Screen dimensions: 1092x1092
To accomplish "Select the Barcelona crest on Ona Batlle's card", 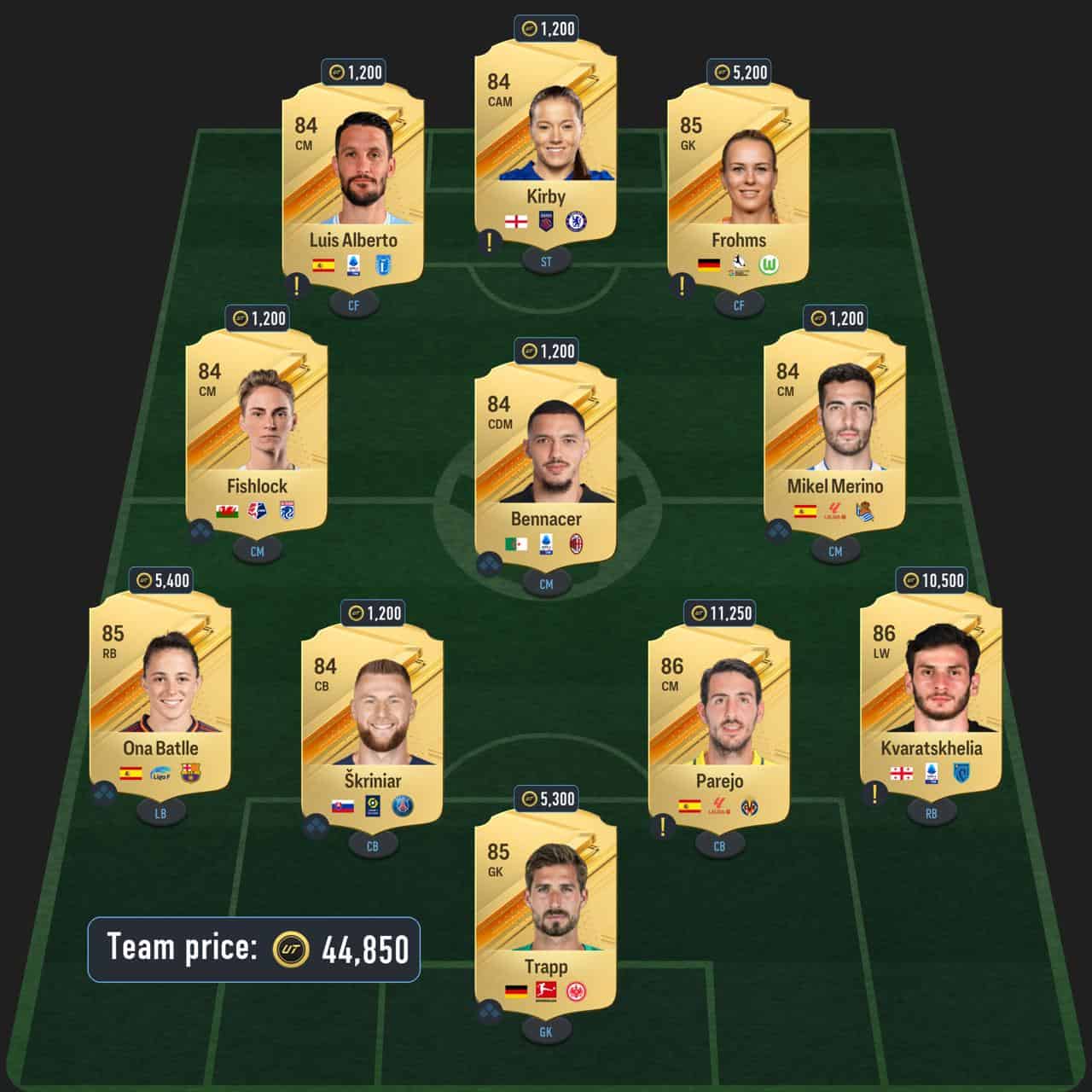I will 190,774.
